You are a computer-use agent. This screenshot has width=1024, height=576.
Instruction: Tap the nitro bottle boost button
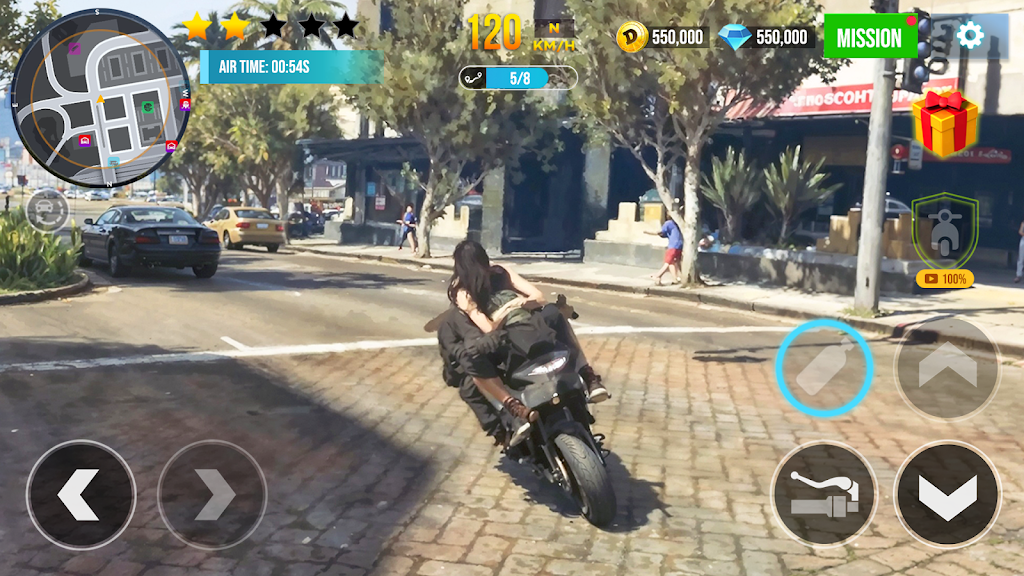825,368
